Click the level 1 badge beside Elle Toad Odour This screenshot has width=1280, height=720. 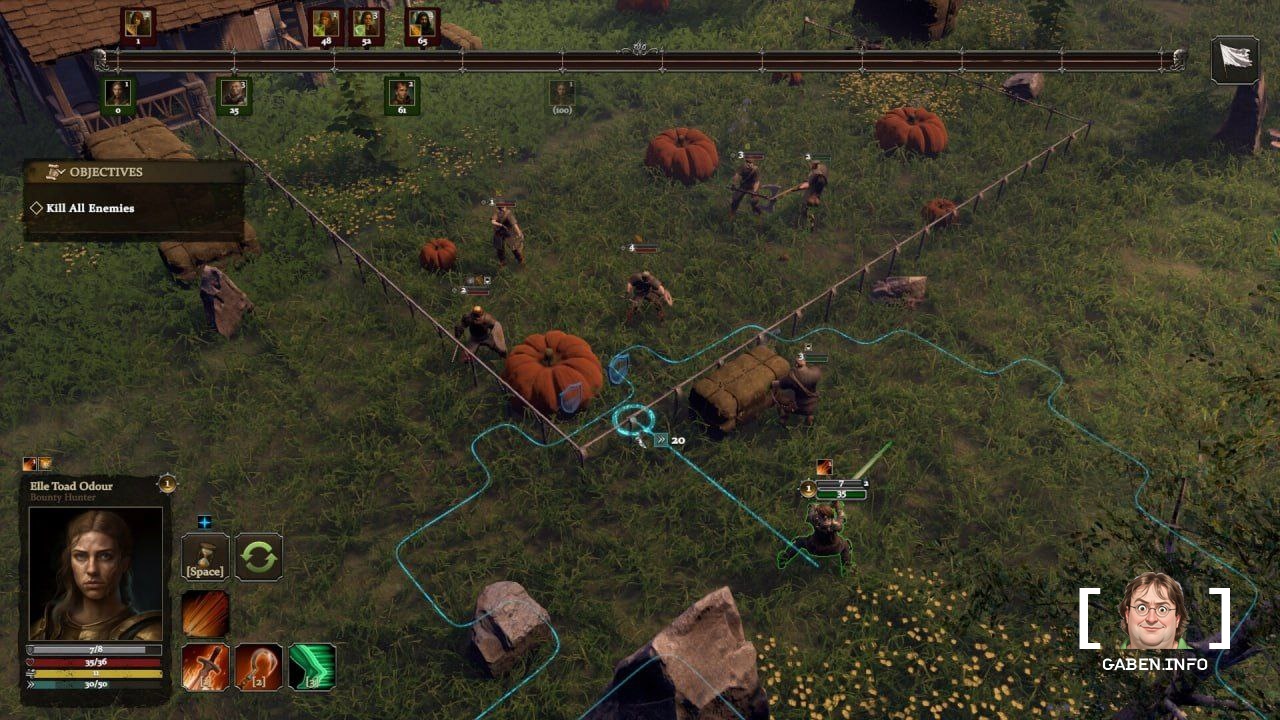165,485
